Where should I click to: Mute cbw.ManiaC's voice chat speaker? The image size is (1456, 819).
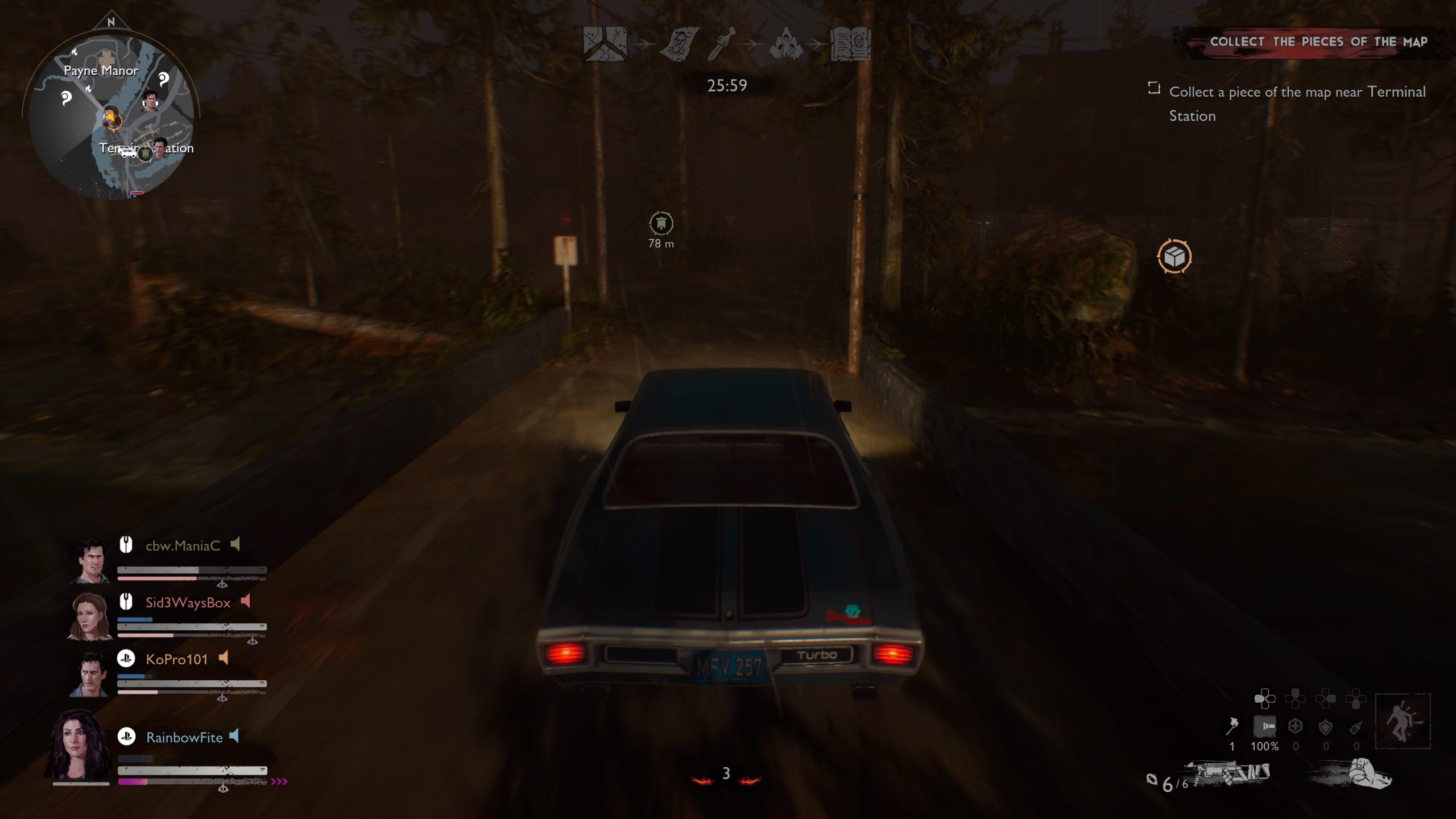[236, 544]
